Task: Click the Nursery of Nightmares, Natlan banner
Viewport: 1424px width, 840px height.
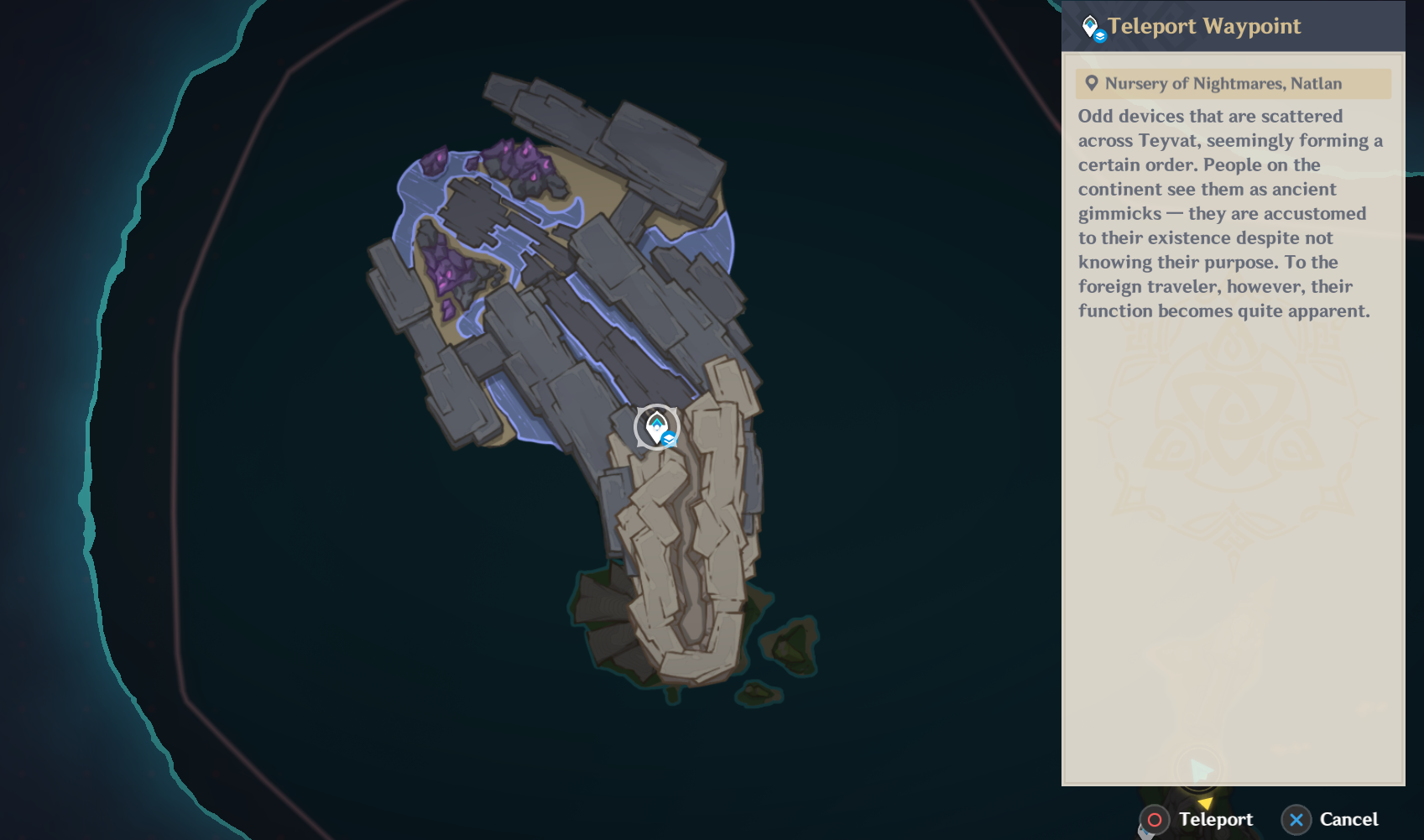Action: tap(1233, 83)
